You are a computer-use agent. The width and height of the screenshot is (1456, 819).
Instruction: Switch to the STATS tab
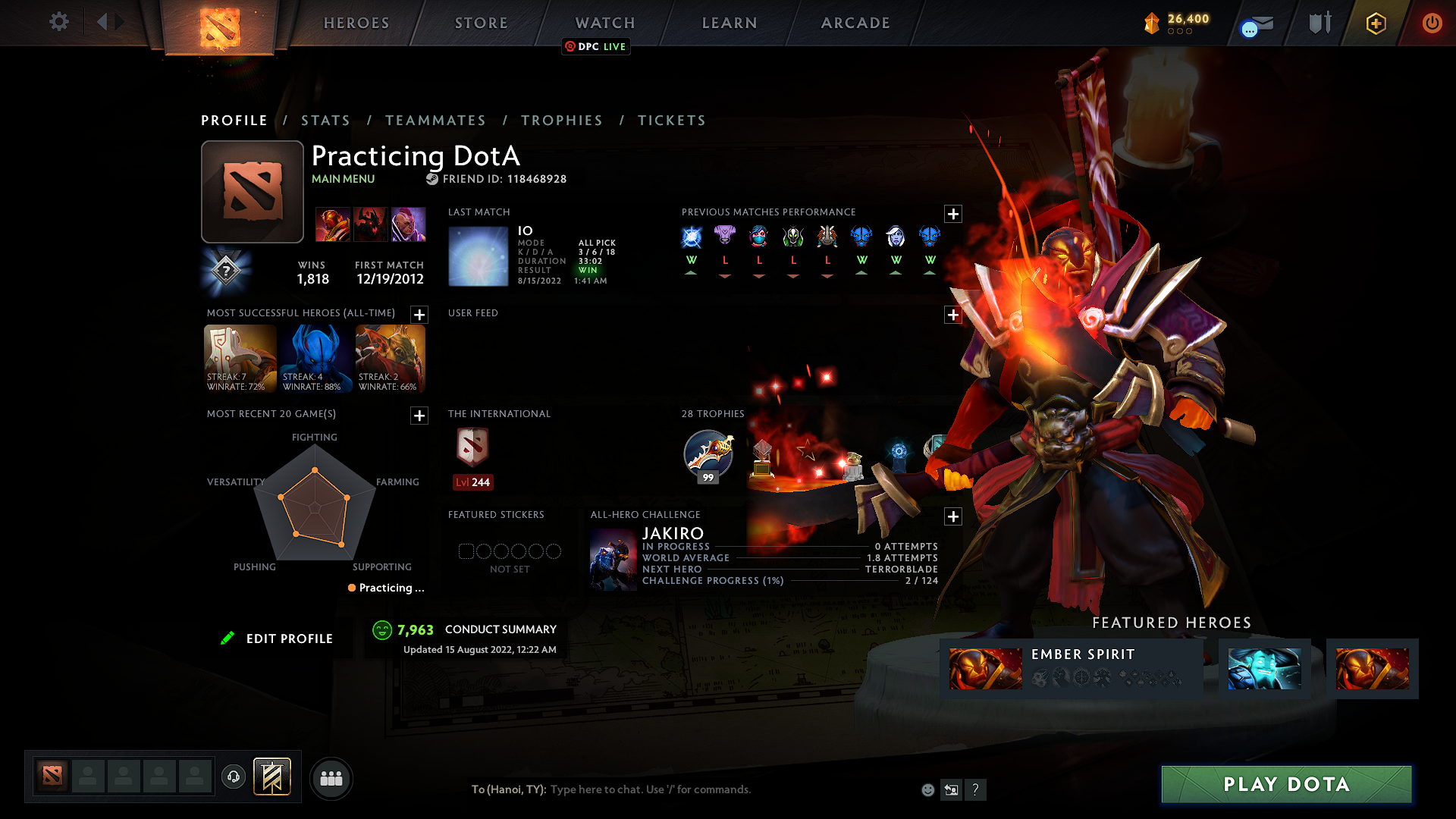pos(325,120)
